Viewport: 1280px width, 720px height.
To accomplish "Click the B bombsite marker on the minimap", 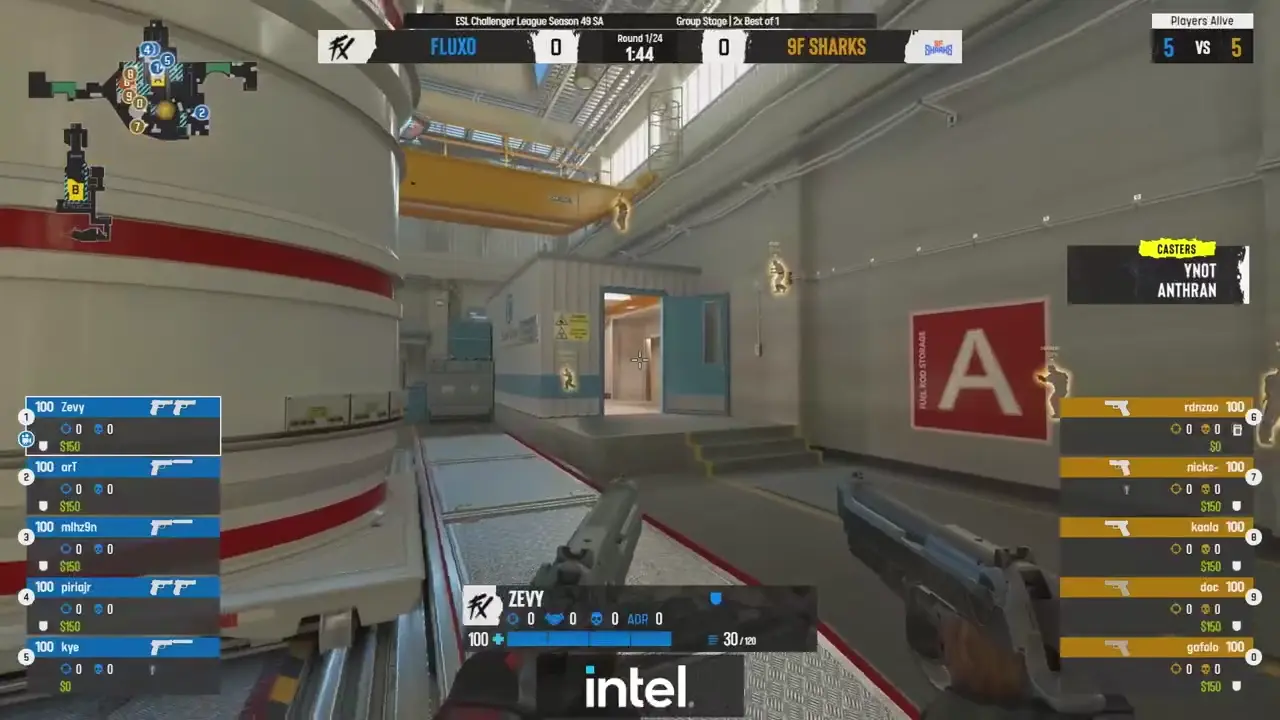I will (x=77, y=190).
